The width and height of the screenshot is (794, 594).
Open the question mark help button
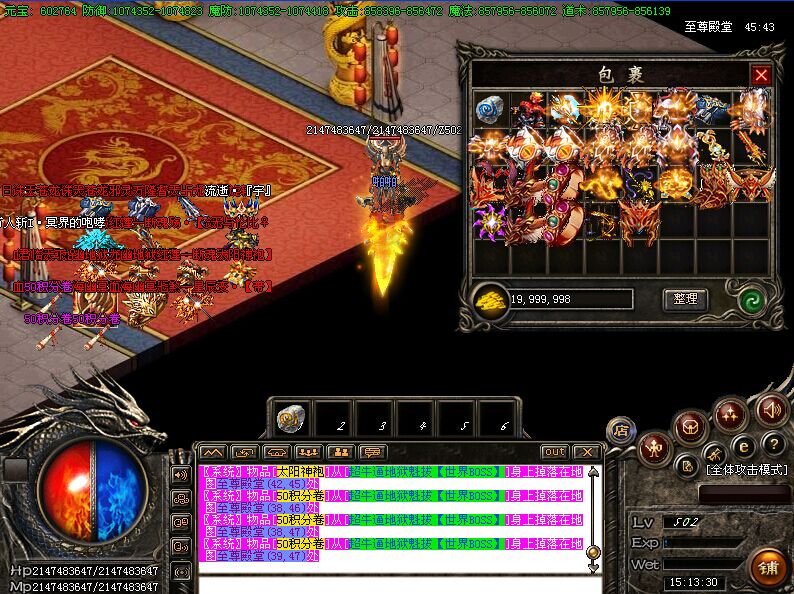[771, 444]
